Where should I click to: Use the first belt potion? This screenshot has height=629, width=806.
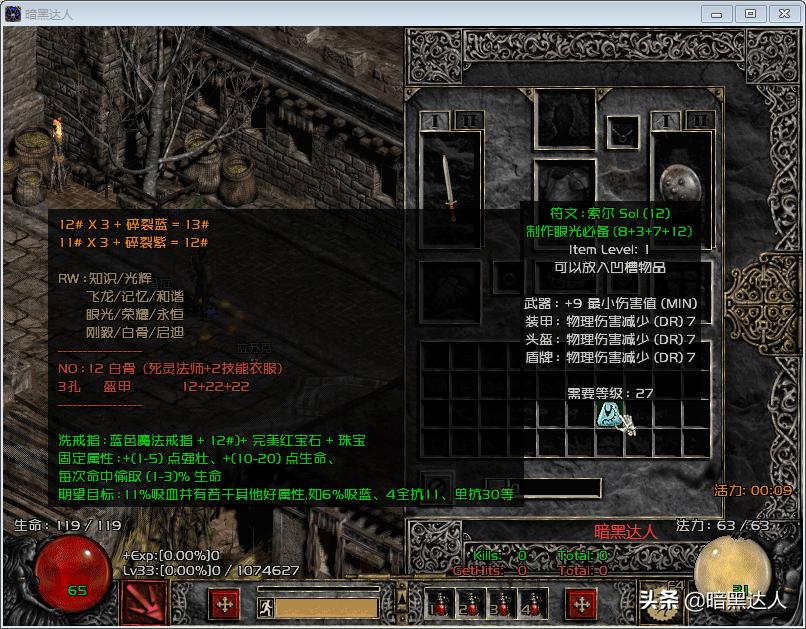coord(436,603)
